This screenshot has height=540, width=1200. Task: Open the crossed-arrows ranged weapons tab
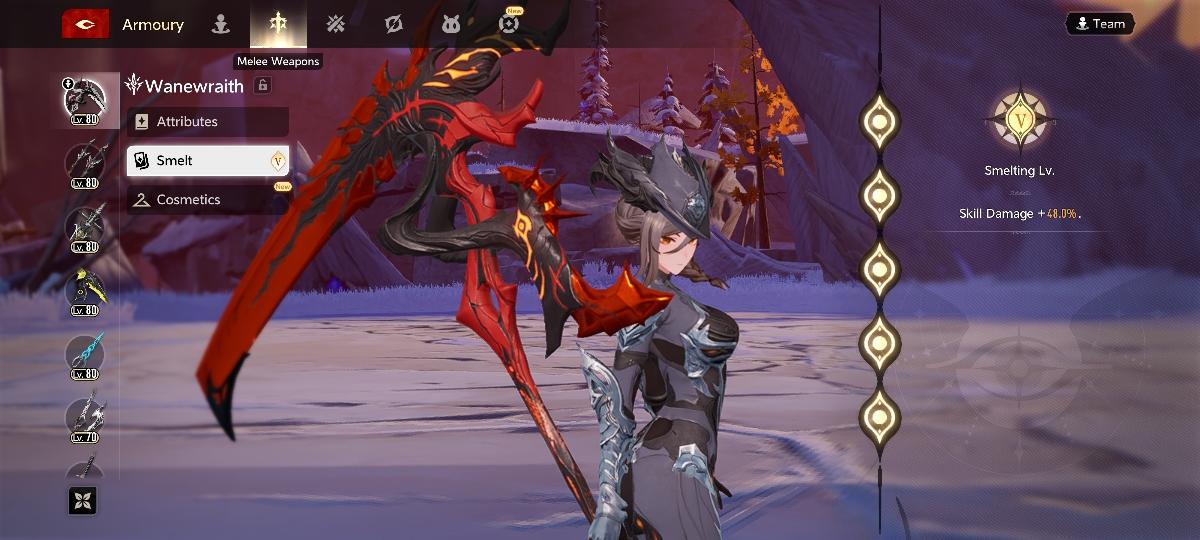coord(336,24)
